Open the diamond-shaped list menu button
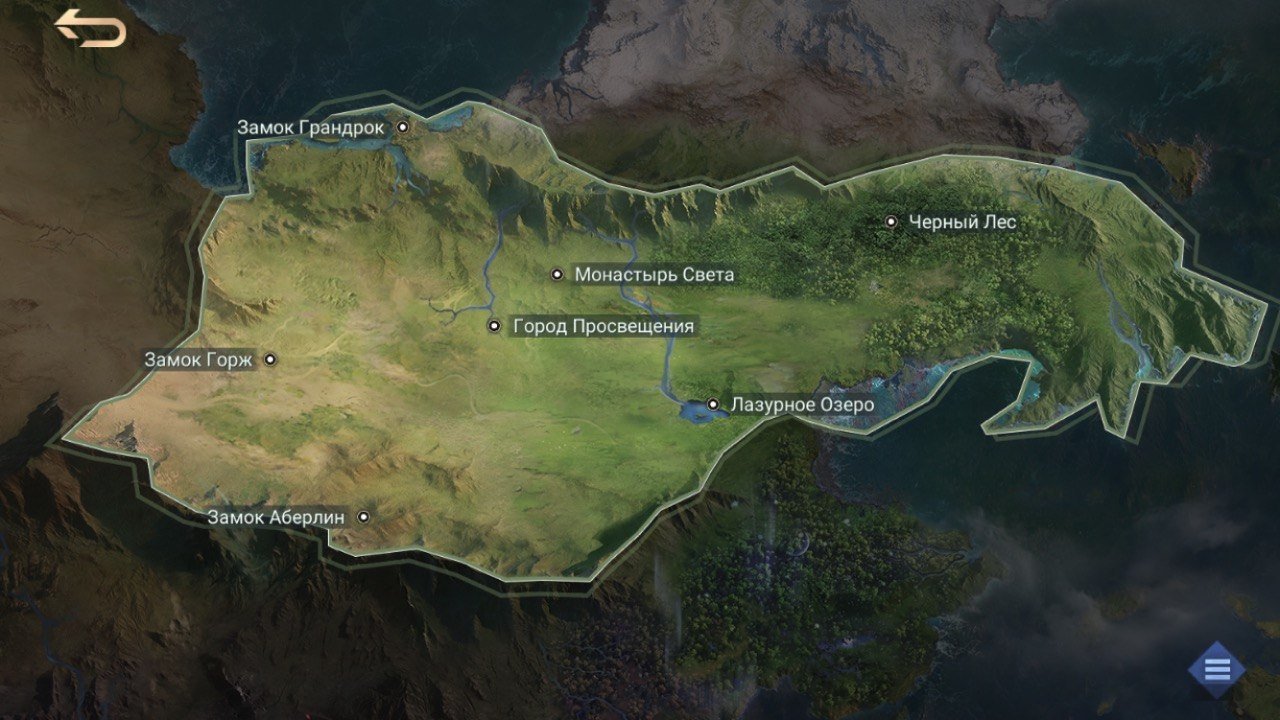The height and width of the screenshot is (720, 1280). coord(1217,669)
